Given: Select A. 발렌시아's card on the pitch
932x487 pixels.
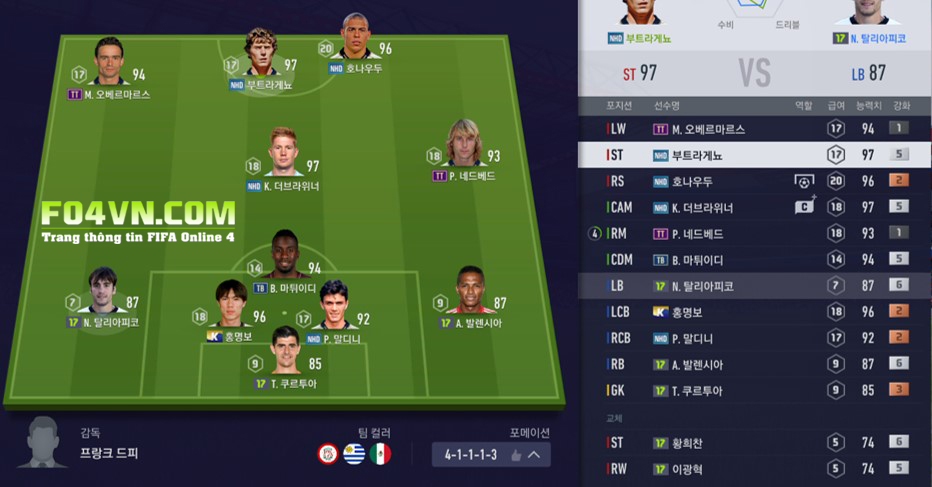Looking at the screenshot, I should (x=469, y=292).
